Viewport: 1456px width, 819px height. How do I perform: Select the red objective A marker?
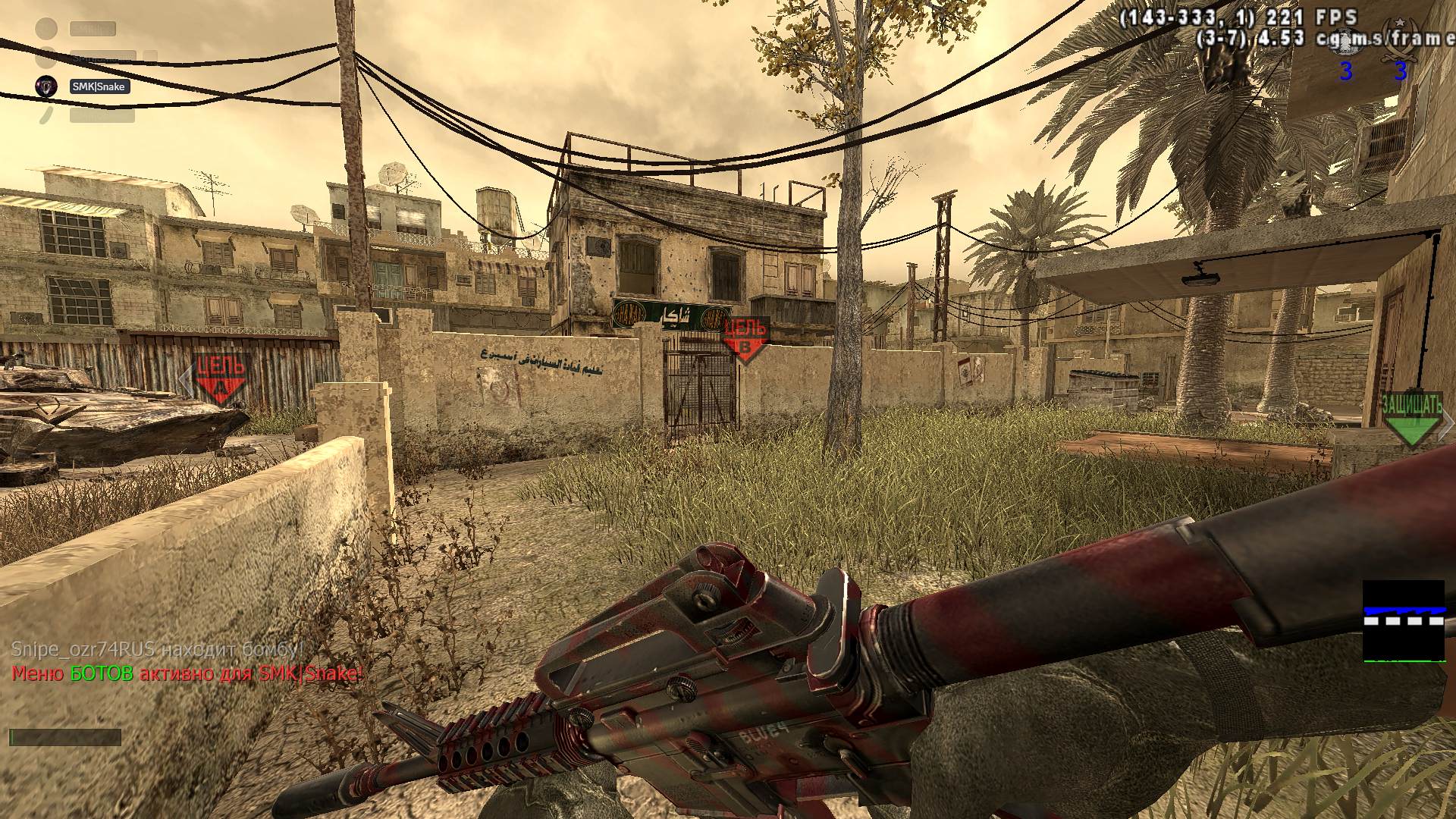click(221, 378)
